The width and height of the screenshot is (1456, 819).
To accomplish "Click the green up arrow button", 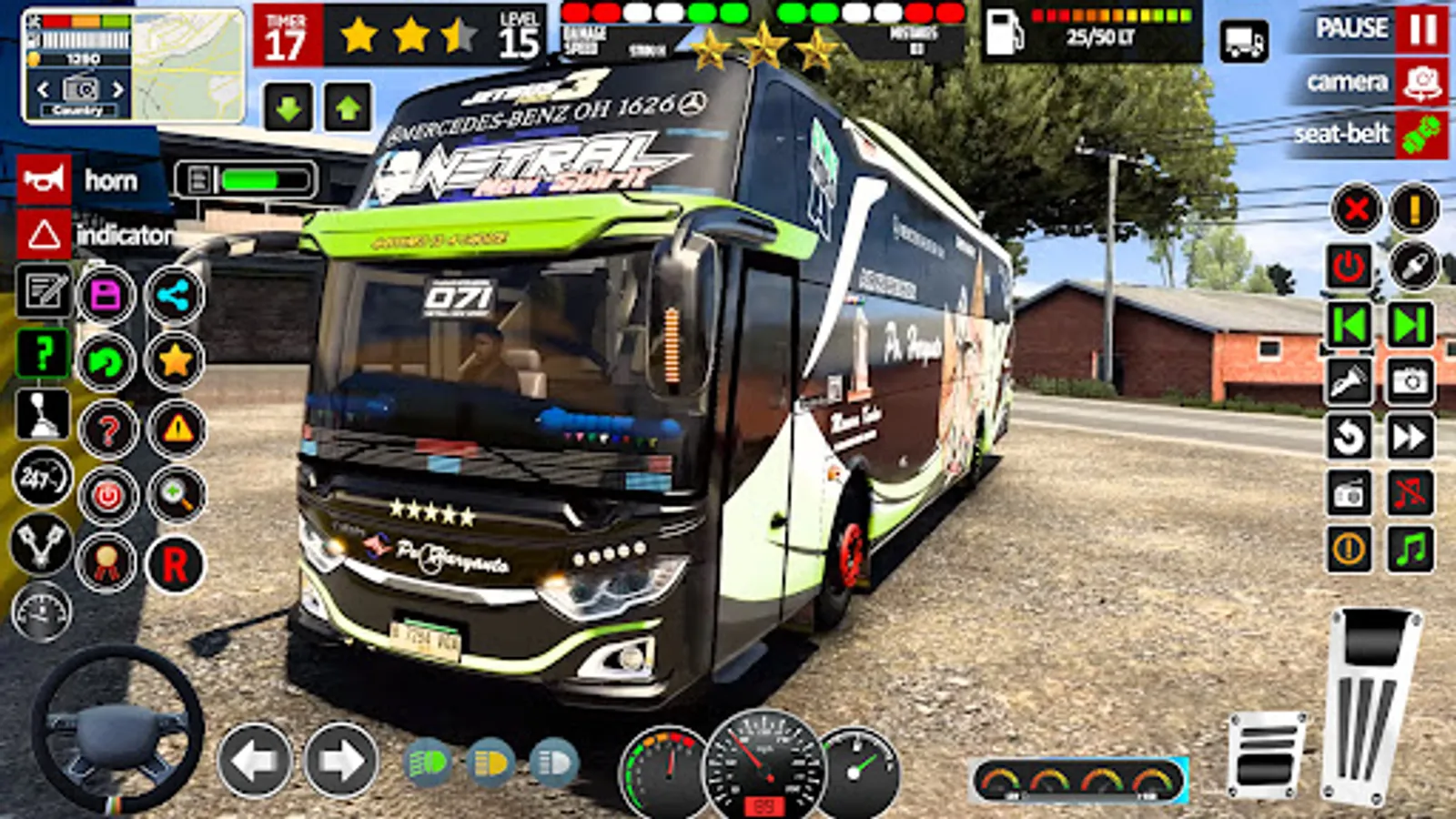I will (347, 108).
